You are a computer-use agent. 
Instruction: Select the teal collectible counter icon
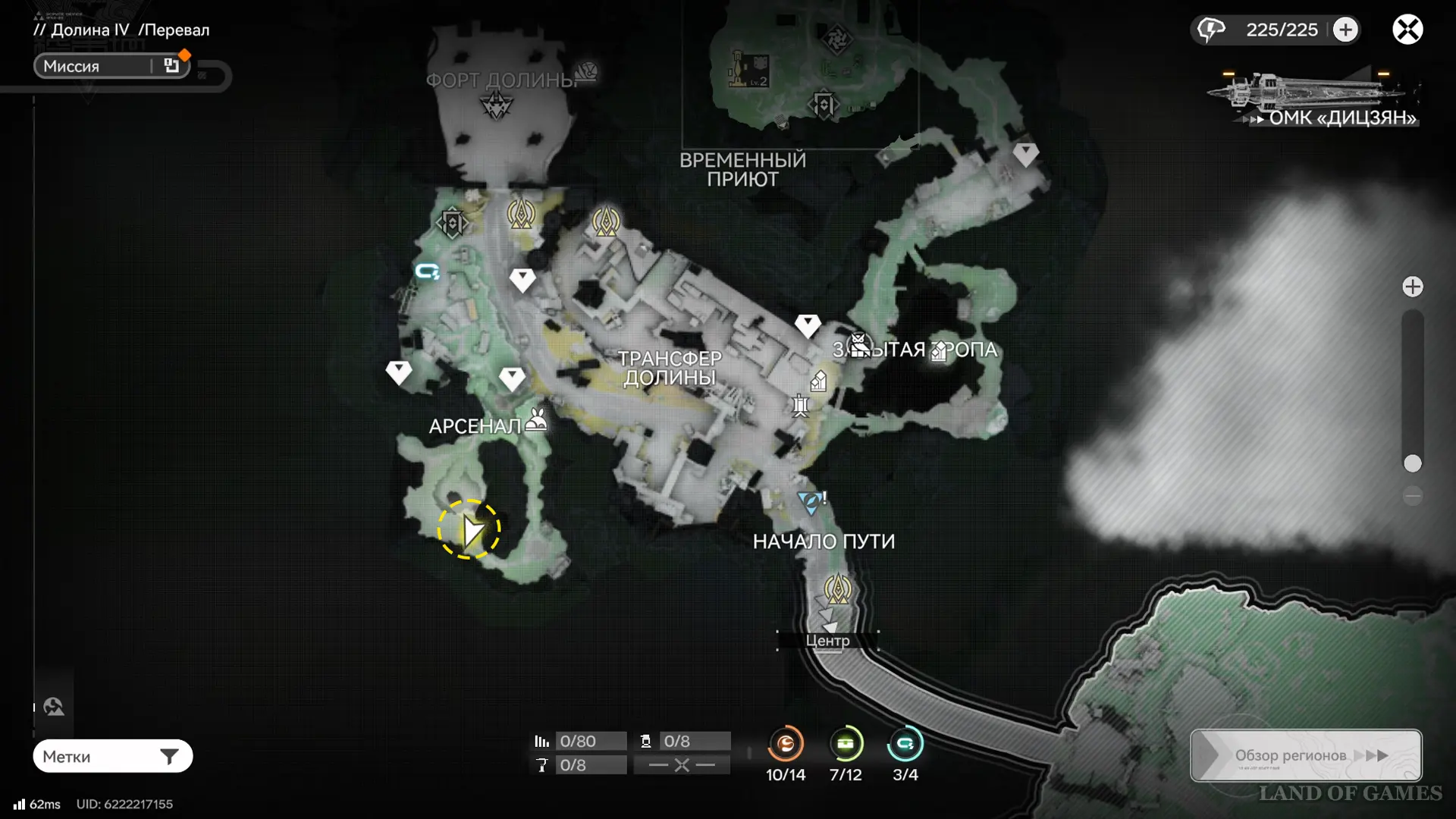coord(905,744)
